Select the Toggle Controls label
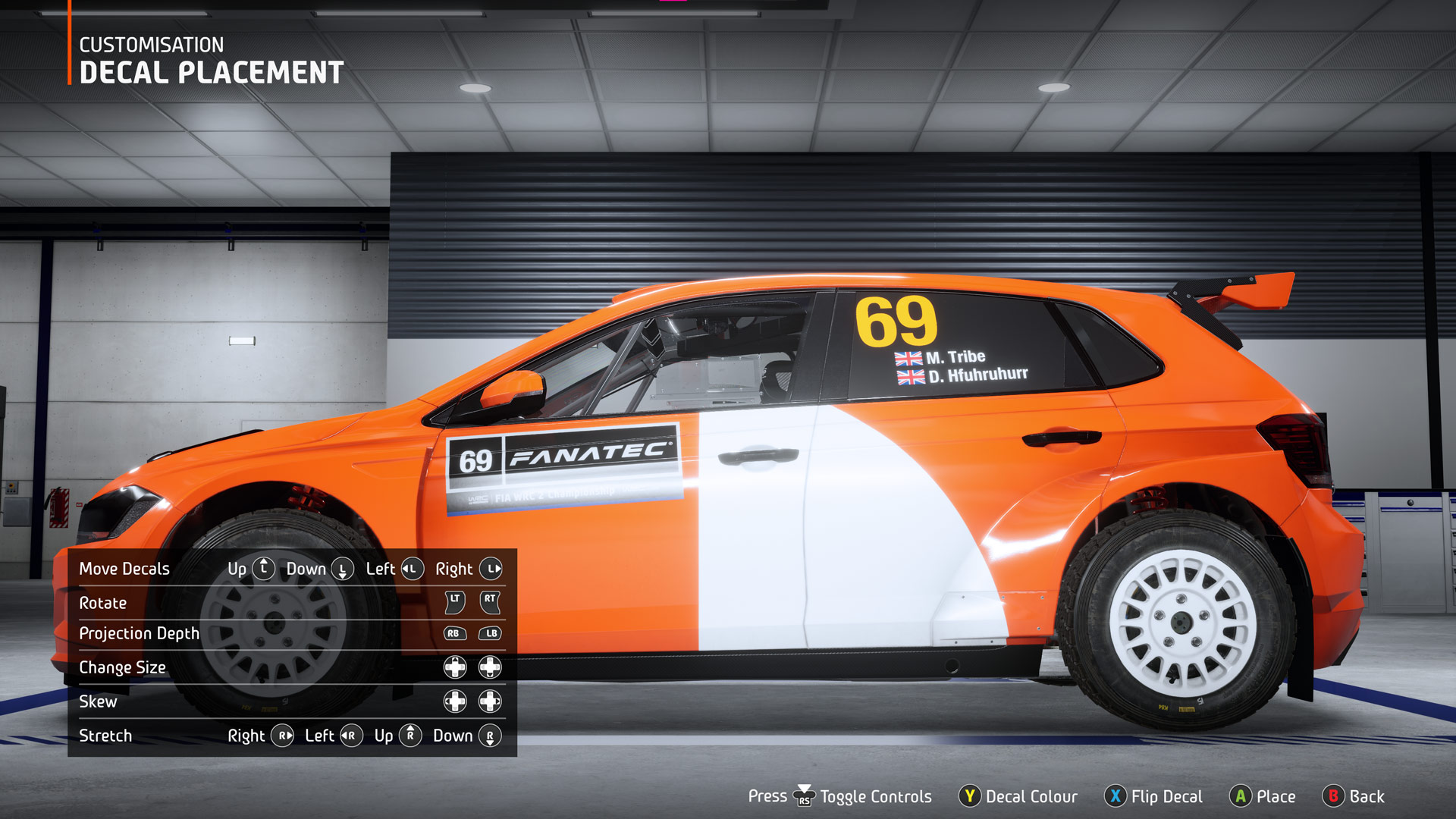Image resolution: width=1456 pixels, height=819 pixels. tap(875, 796)
